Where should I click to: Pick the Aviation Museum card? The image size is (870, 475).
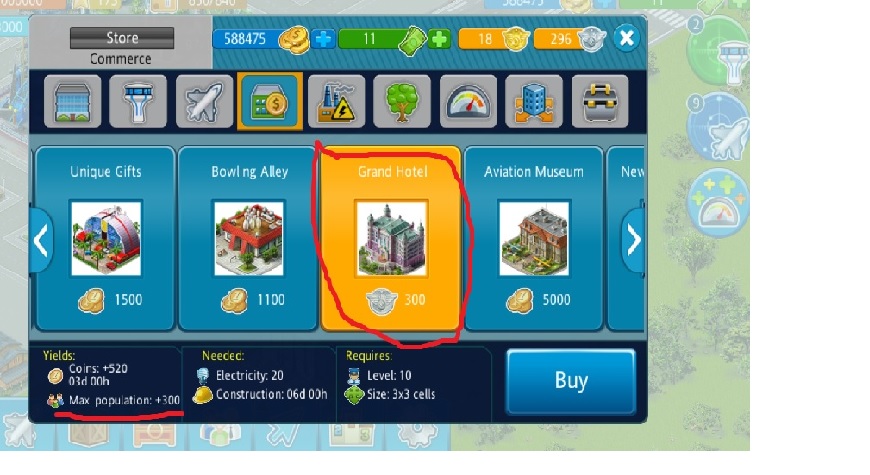pos(533,238)
